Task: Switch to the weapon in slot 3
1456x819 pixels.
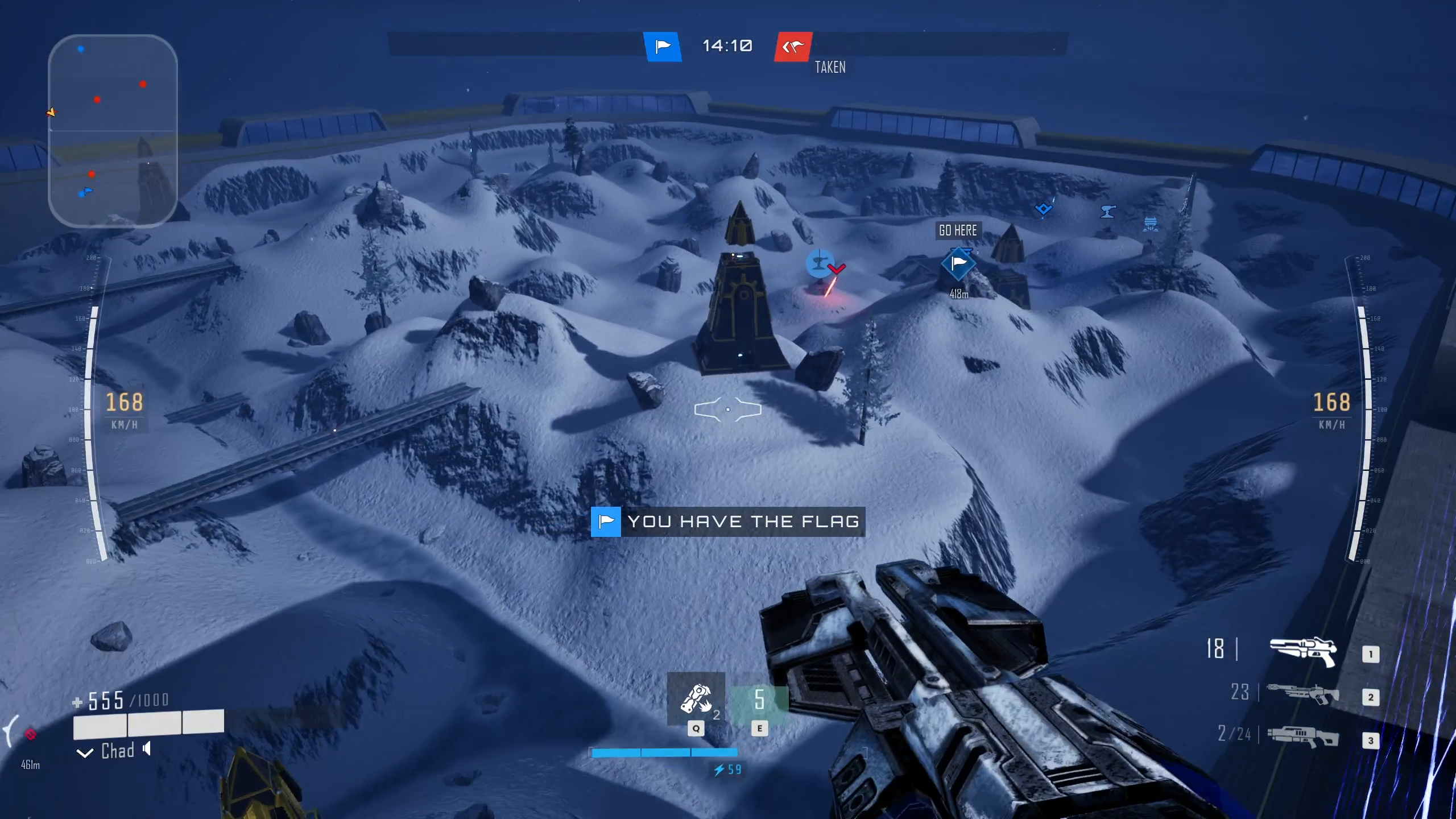Action: click(1302, 736)
